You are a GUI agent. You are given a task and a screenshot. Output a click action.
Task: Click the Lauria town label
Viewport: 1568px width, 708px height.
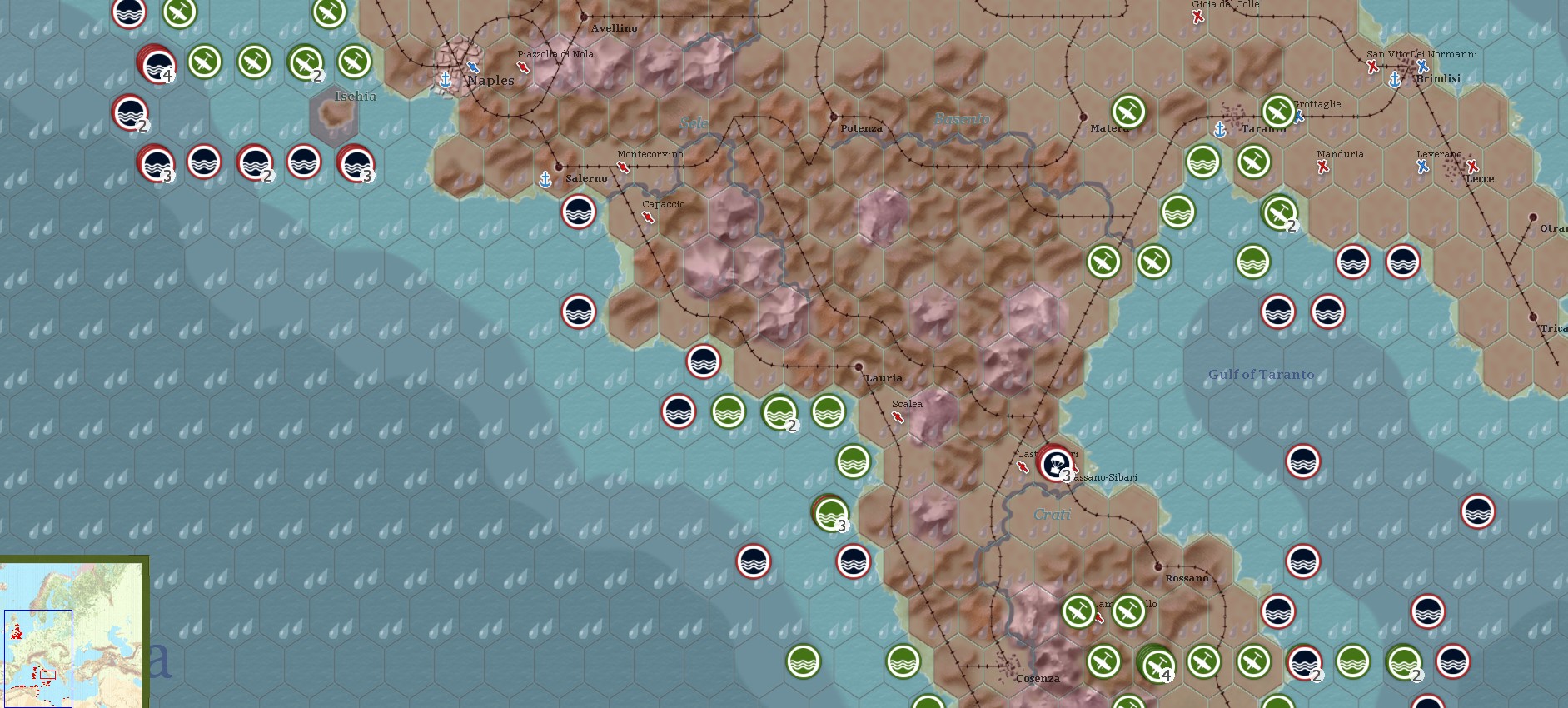coord(885,376)
